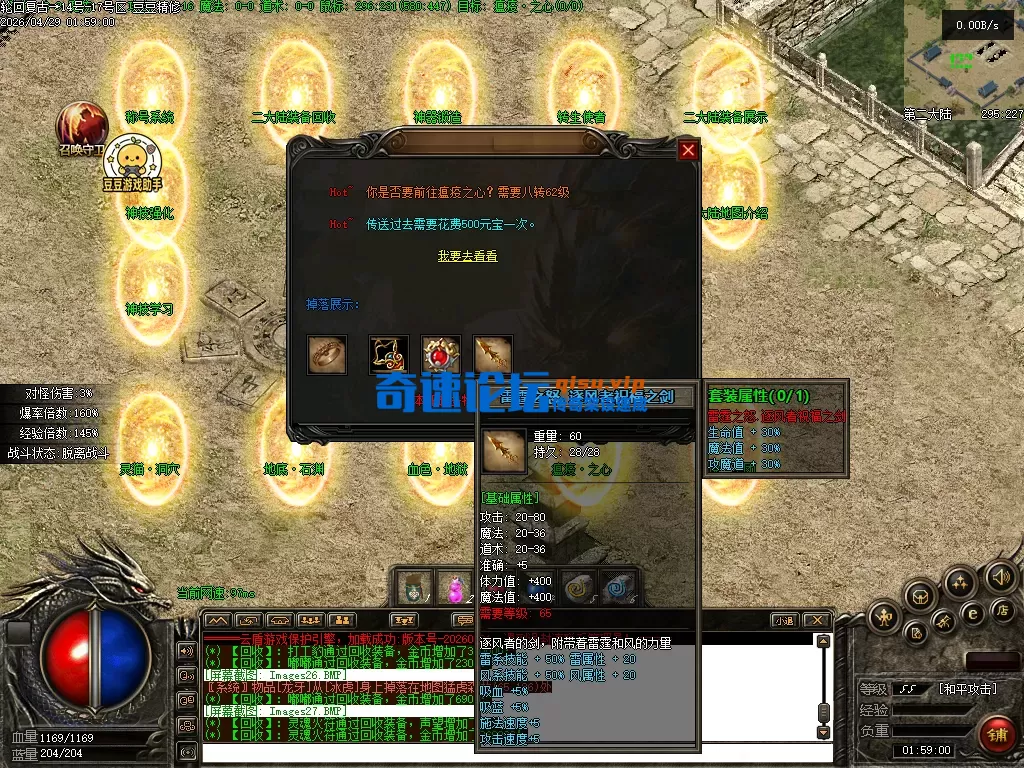Close the teleport dialog with the red X
The image size is (1024, 768).
[688, 151]
